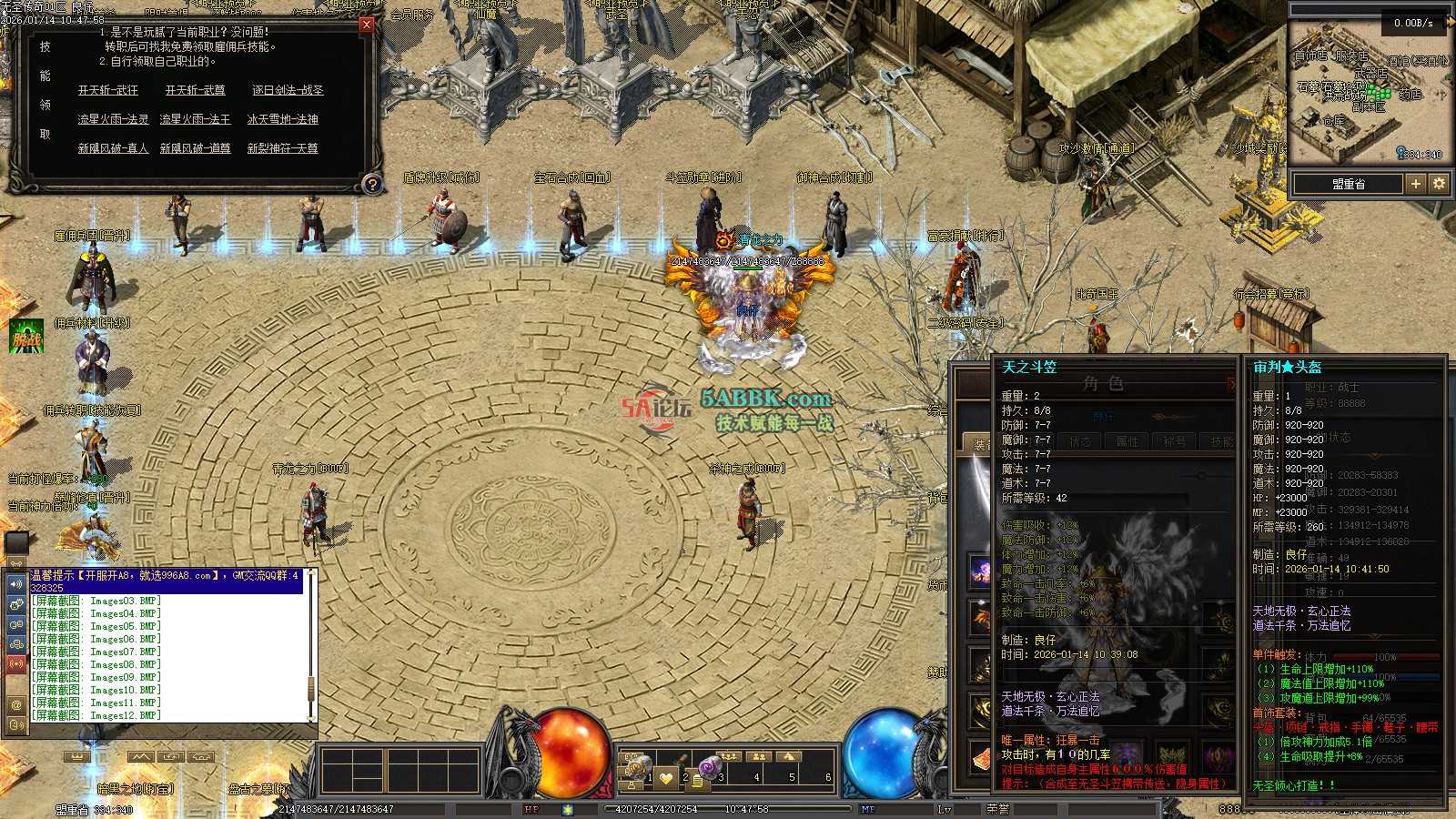Select the 开天斩-武尊 skill link
This screenshot has height=819, width=1456.
click(195, 90)
